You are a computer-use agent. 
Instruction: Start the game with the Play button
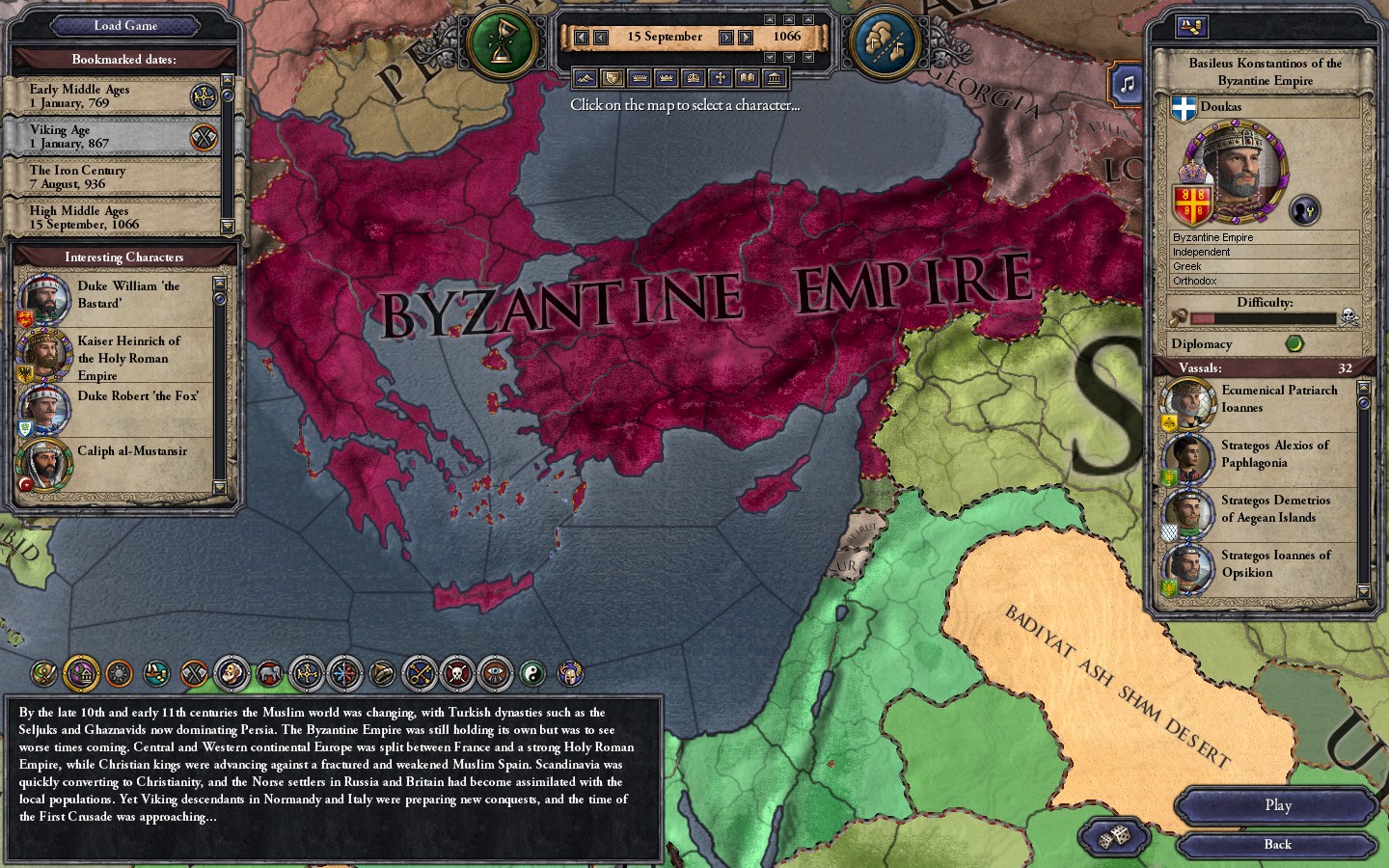pyautogui.click(x=1277, y=805)
